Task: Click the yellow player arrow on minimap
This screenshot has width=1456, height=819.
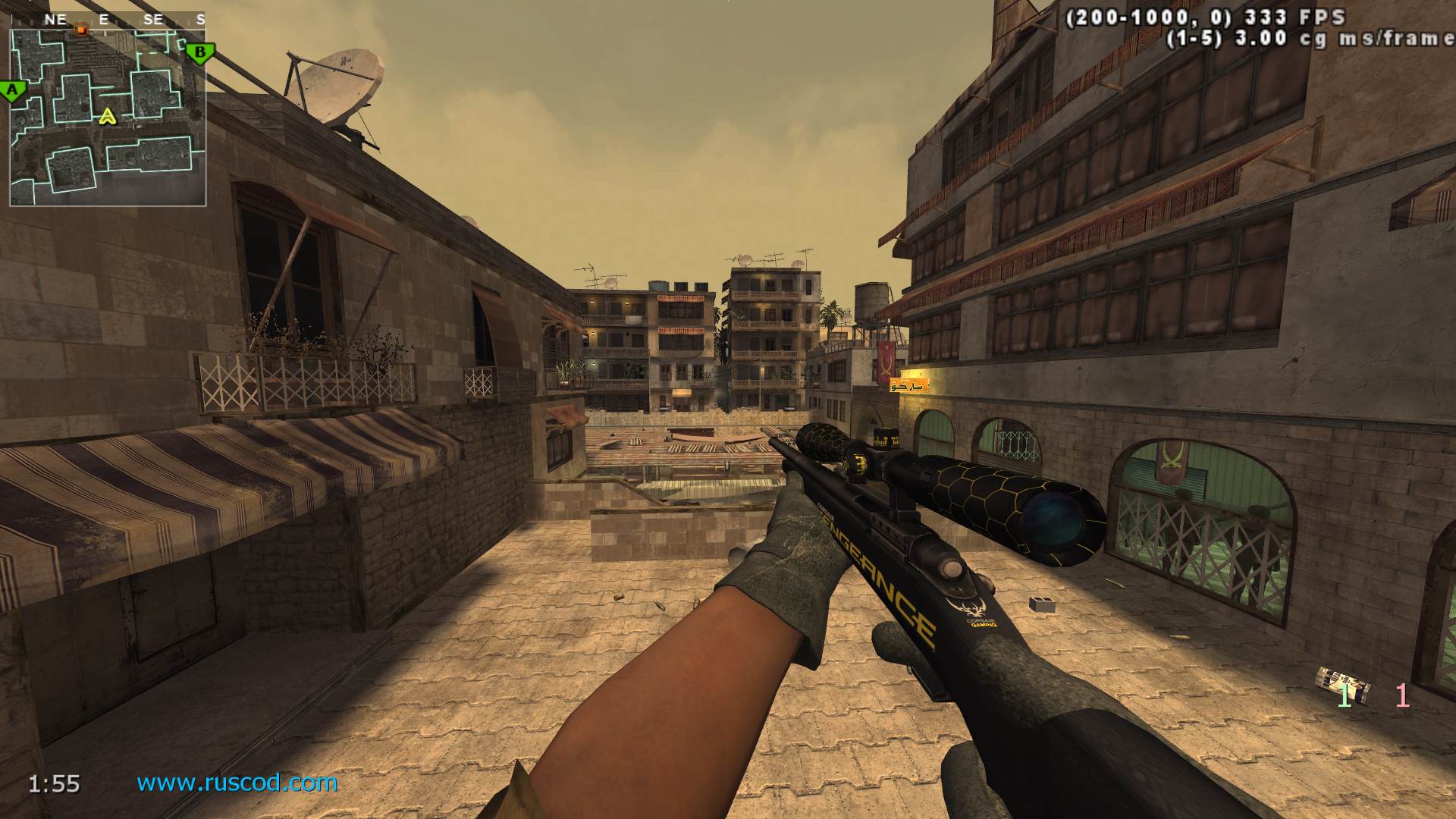Action: point(108,116)
